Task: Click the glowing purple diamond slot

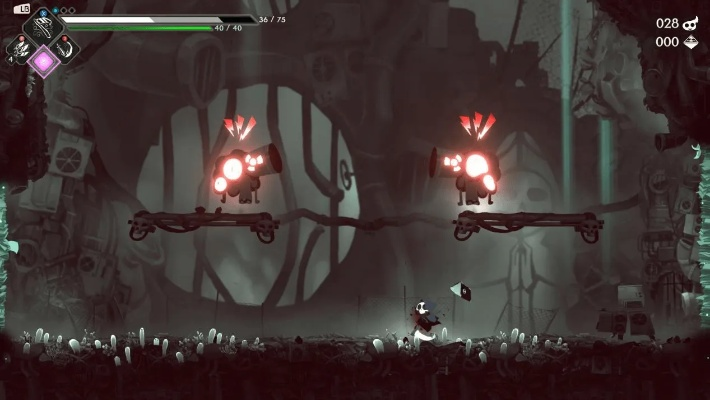Action: 44,62
